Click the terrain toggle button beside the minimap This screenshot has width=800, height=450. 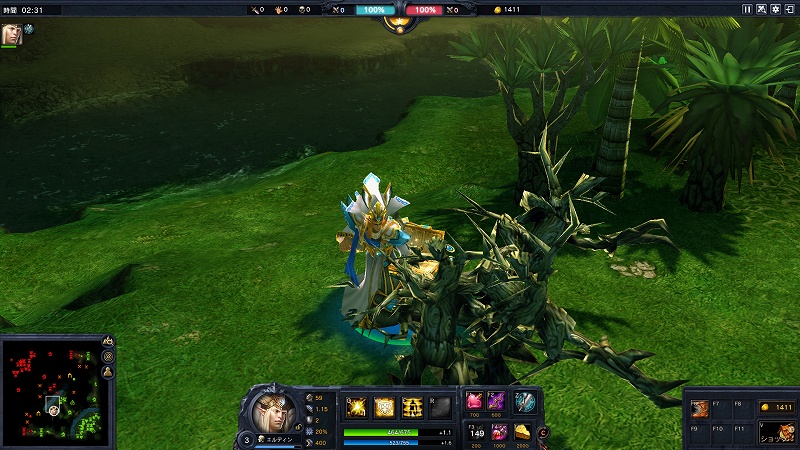click(107, 342)
